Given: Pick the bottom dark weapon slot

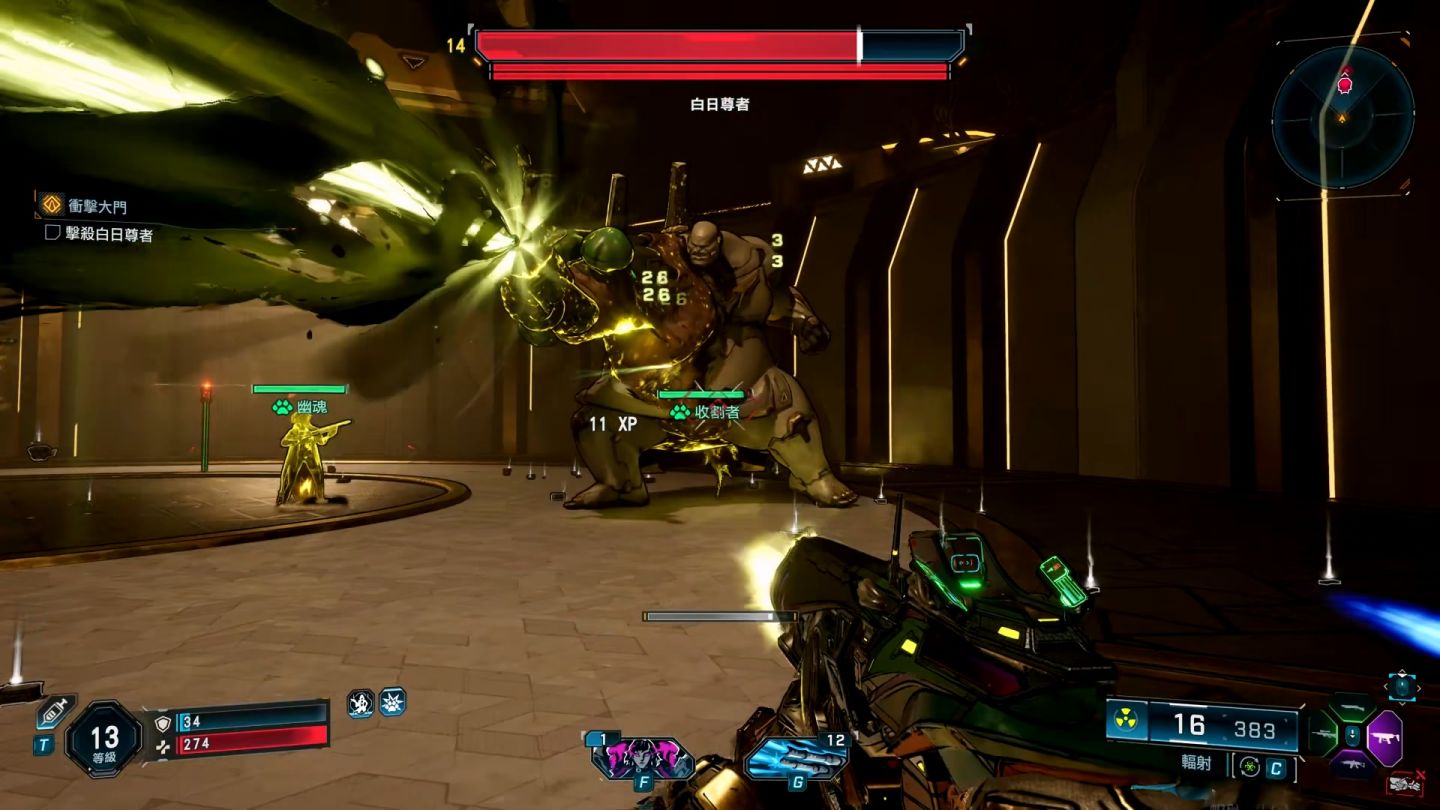Looking at the screenshot, I should point(1351,766).
